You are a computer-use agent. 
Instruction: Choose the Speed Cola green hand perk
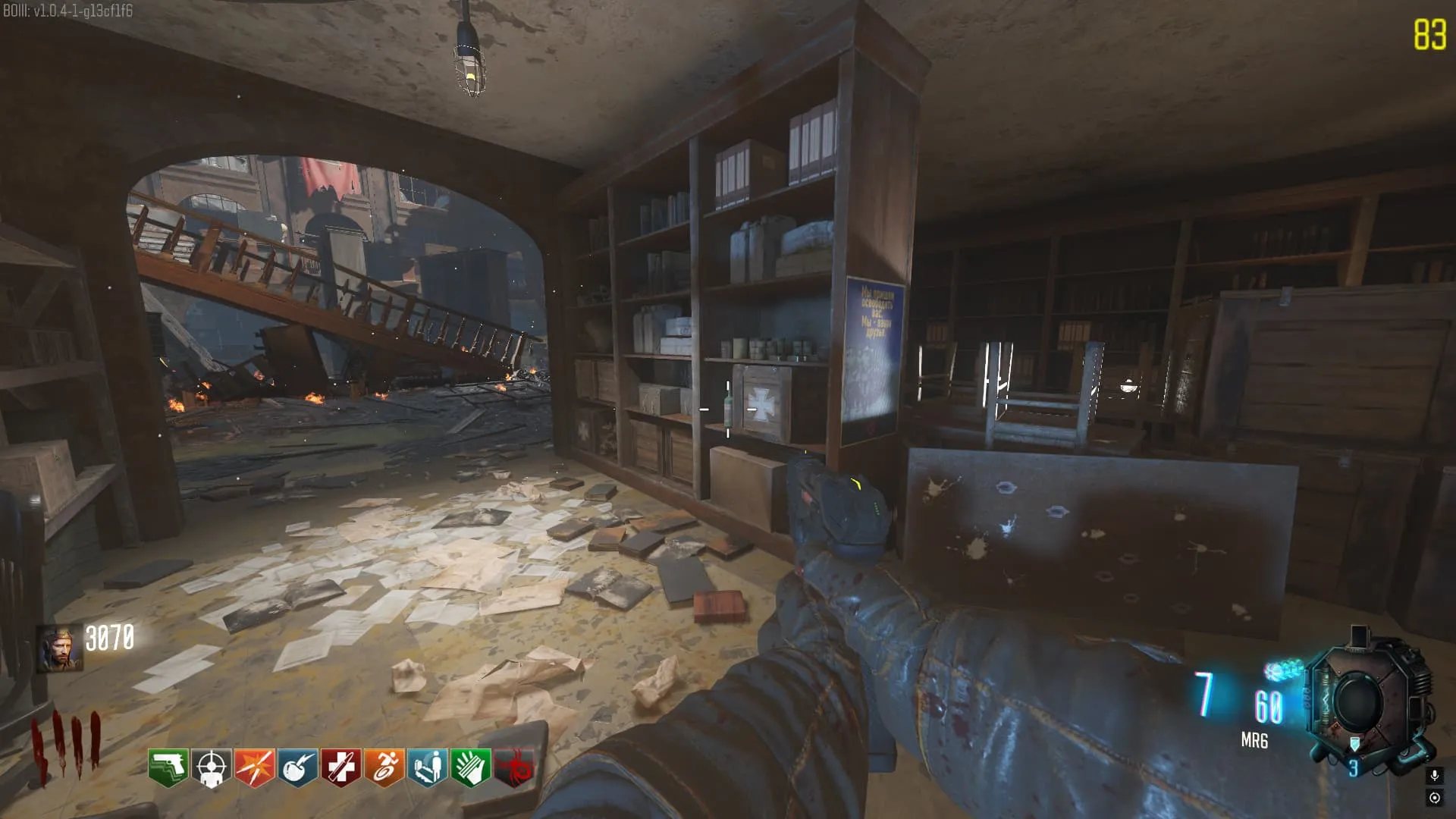coord(470,767)
